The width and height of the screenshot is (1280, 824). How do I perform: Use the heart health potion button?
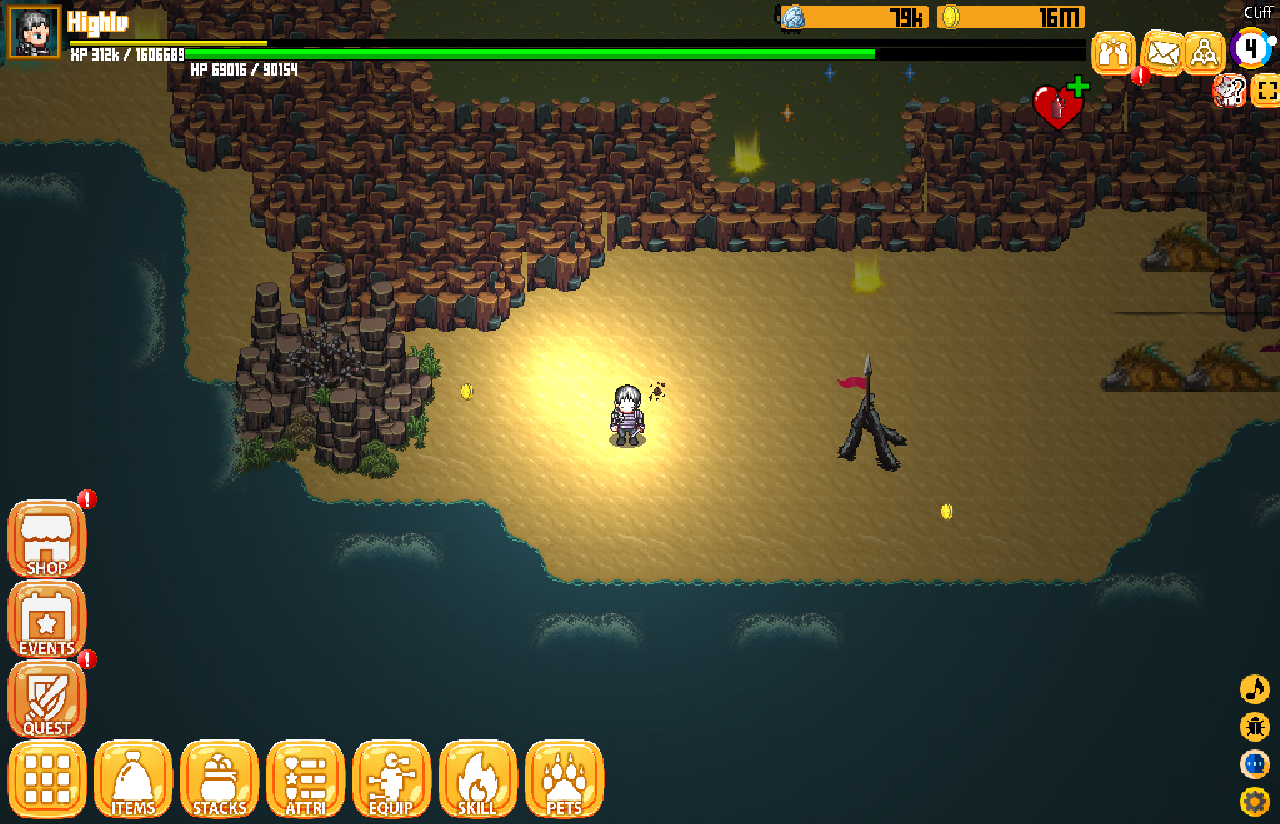pyautogui.click(x=1058, y=105)
